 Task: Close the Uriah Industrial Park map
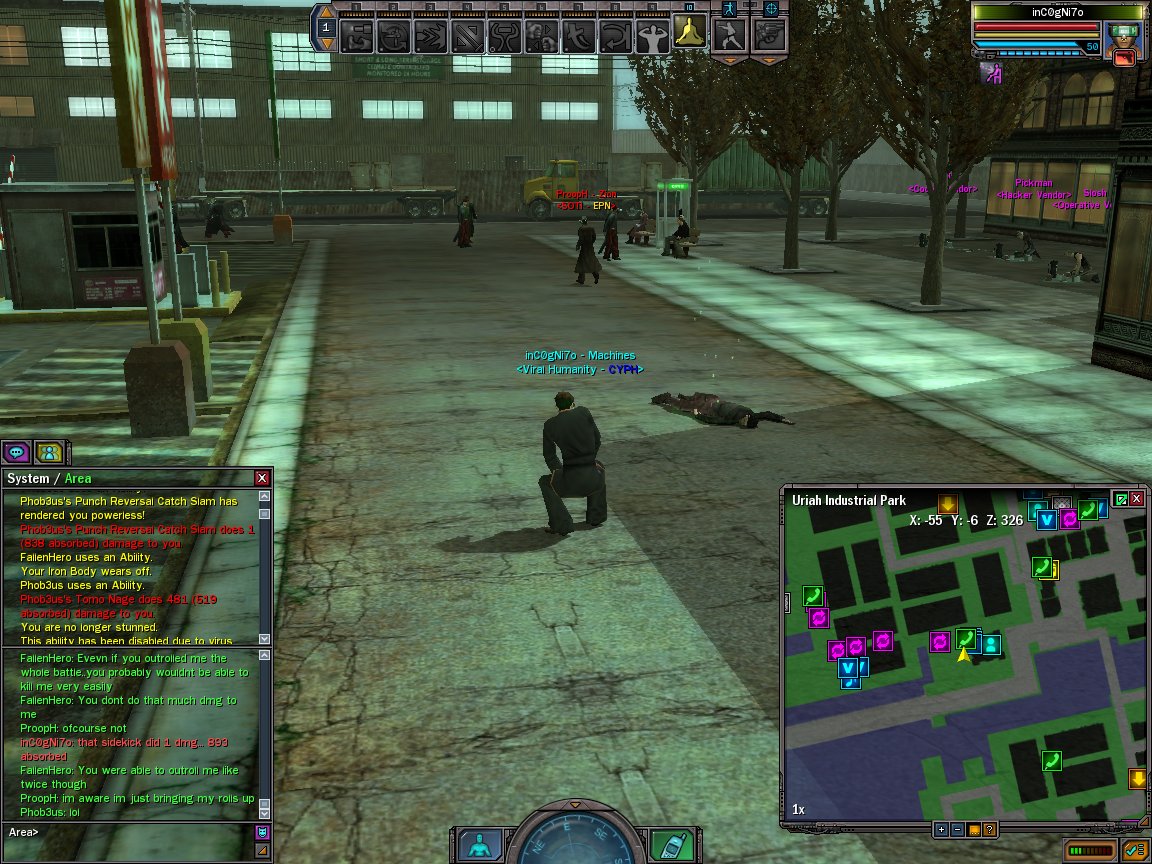tap(1137, 498)
